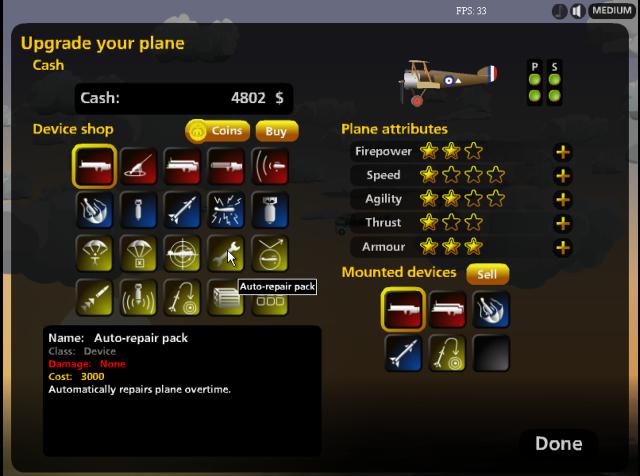Select the lightning EMP device in shop
This screenshot has height=476, width=640.
[x=225, y=210]
